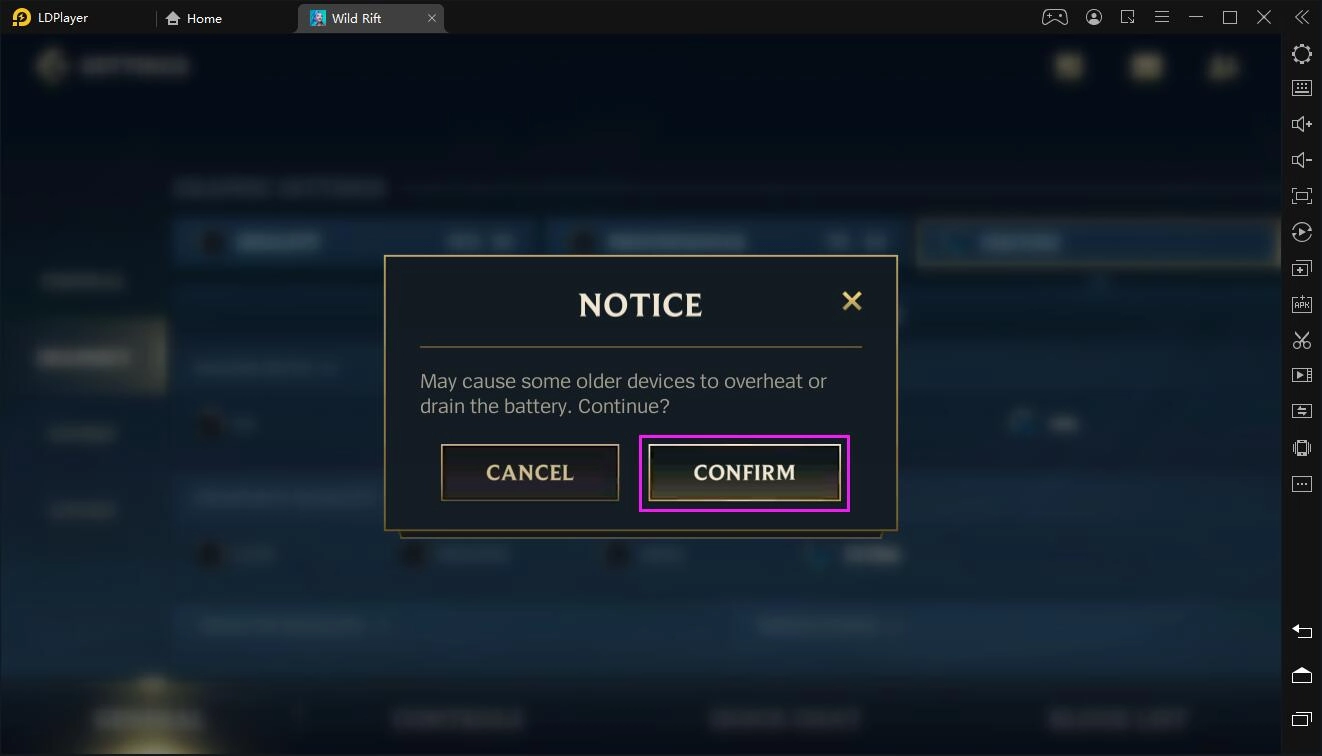The width and height of the screenshot is (1322, 756).
Task: Open the keyboard mapping tool
Action: tap(1301, 87)
